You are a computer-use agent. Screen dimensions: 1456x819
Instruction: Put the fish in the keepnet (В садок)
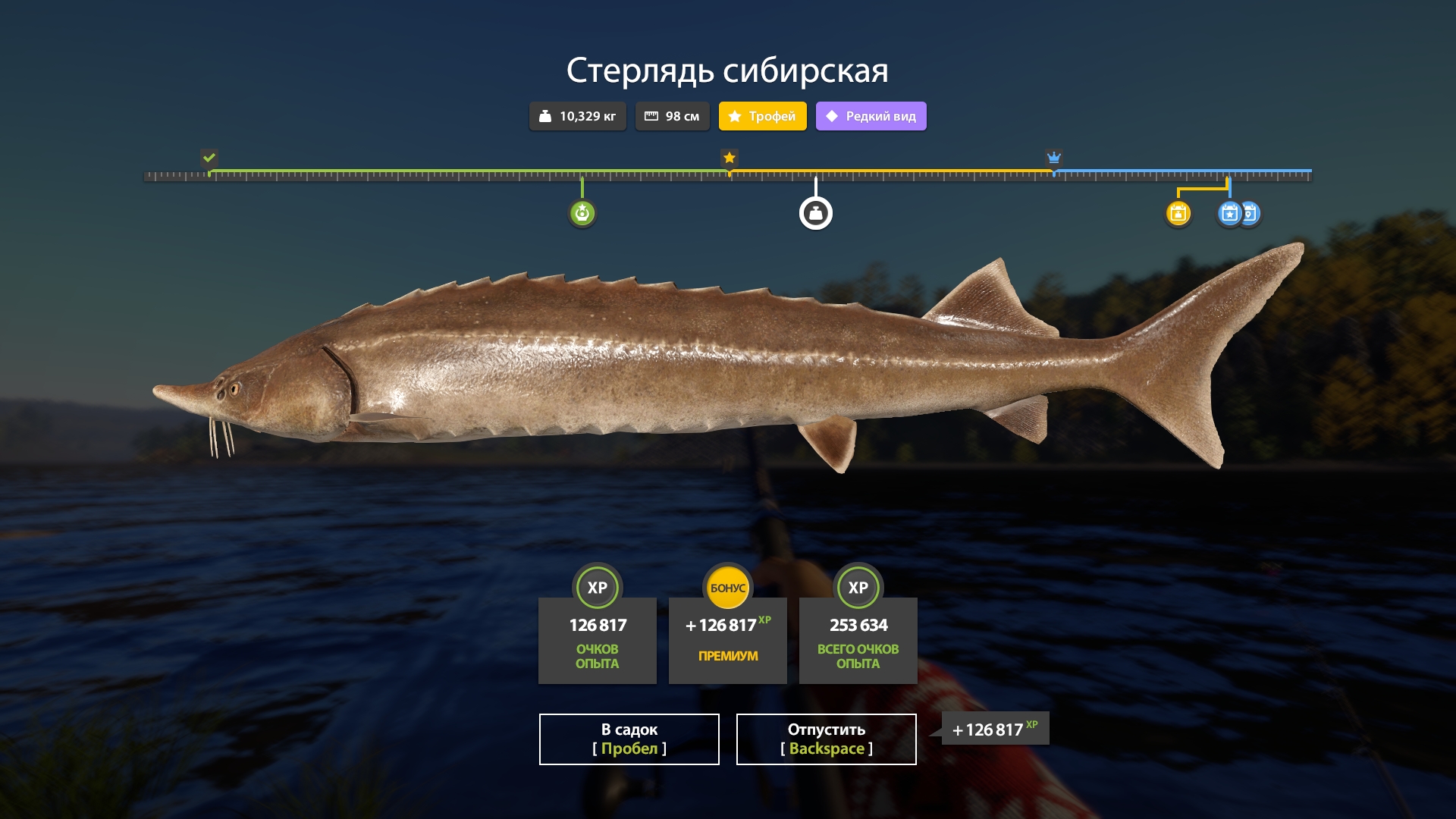629,739
